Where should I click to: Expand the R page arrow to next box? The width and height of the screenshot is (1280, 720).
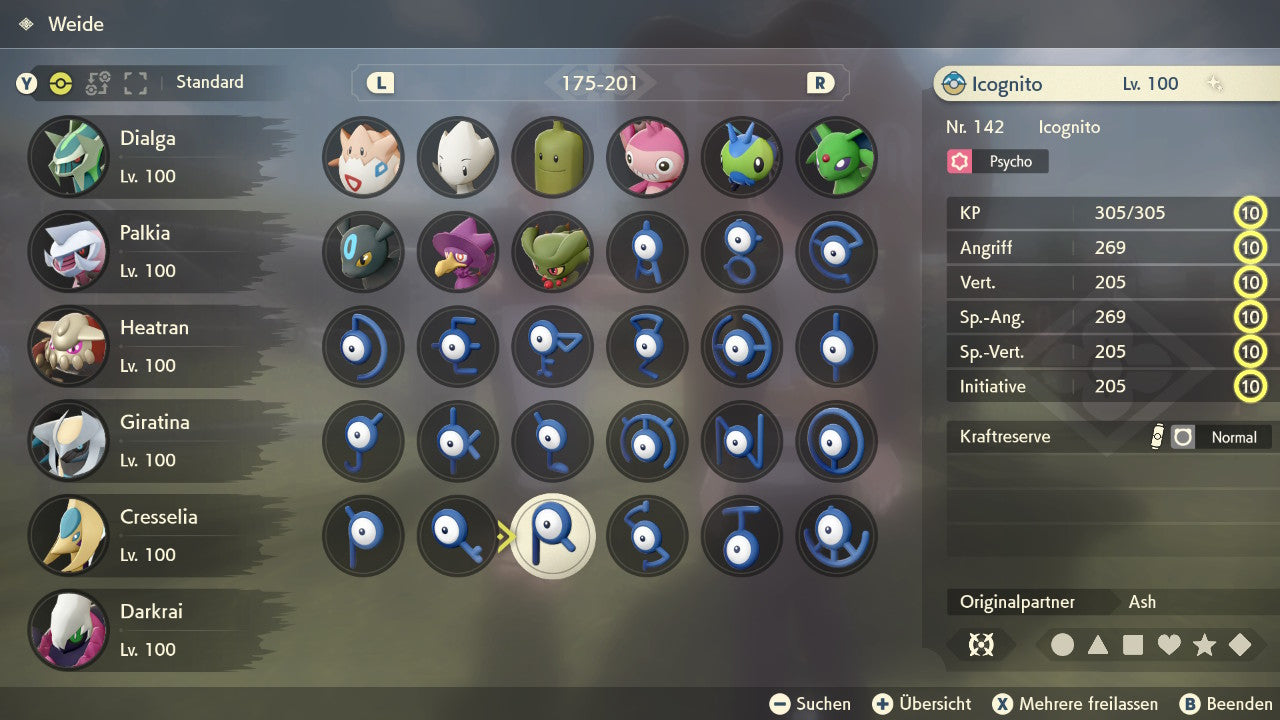click(820, 83)
